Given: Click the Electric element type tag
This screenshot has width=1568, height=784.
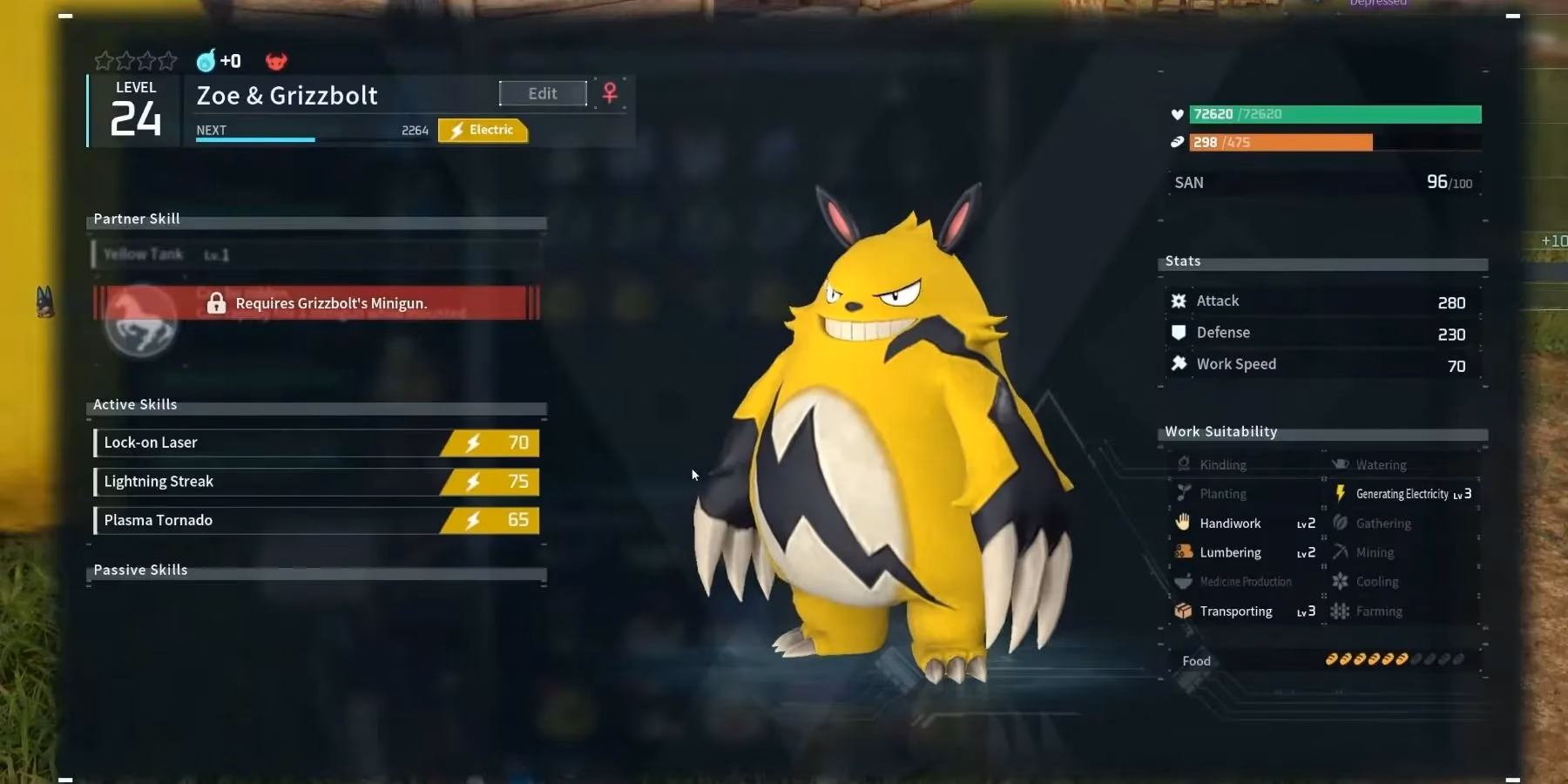Looking at the screenshot, I should 483,130.
